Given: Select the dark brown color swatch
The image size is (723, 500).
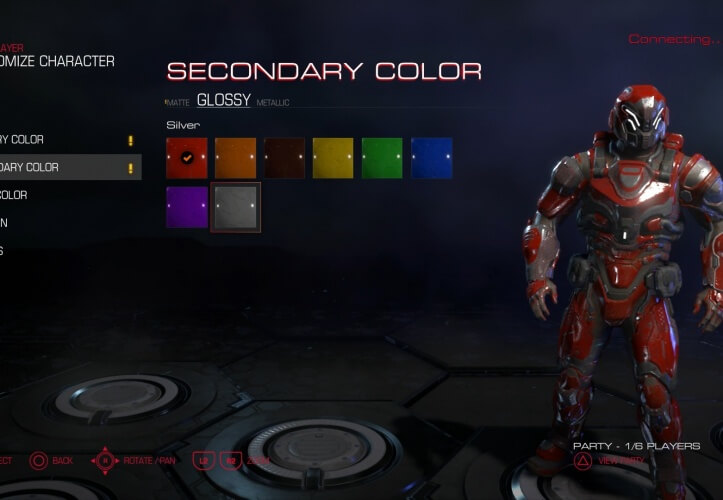Looking at the screenshot, I should pos(285,158).
